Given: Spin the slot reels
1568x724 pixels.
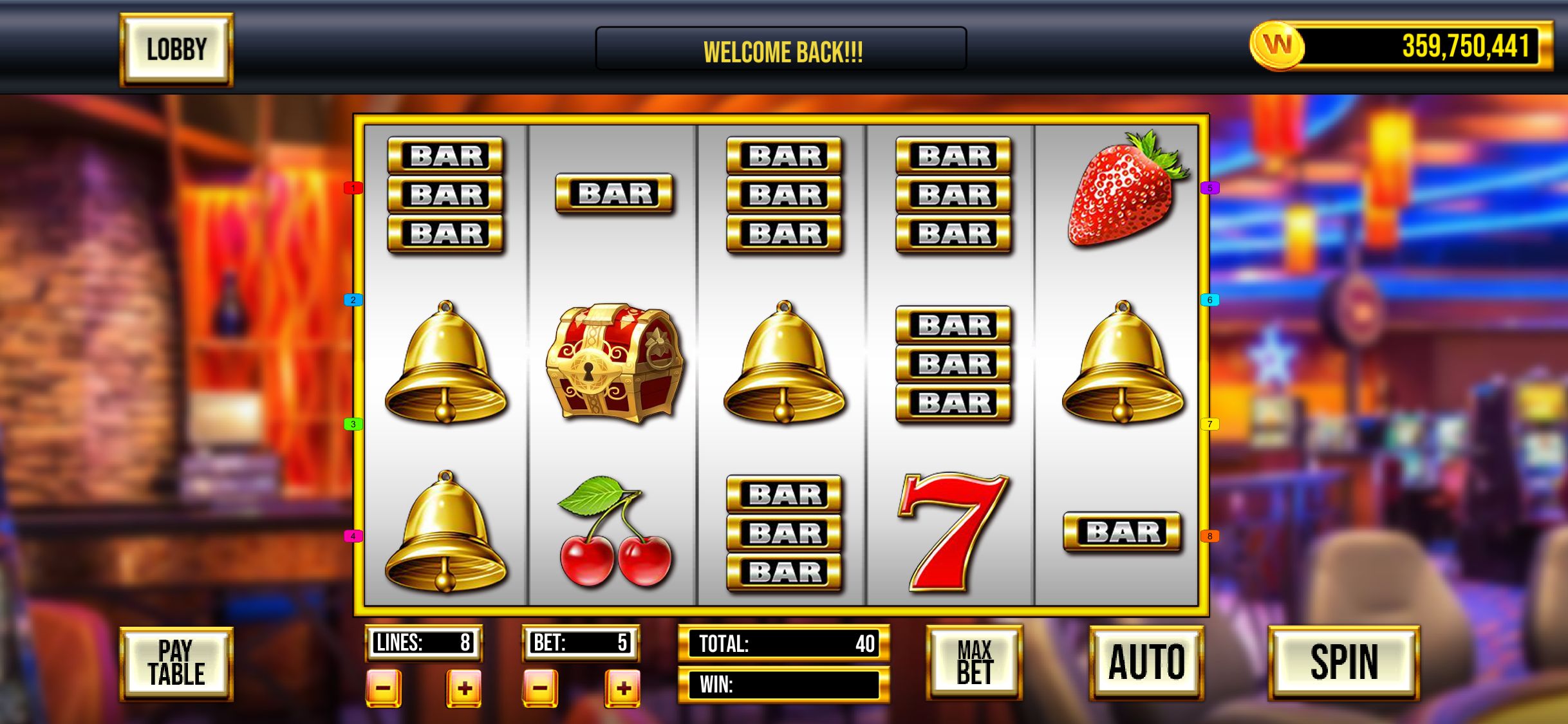Looking at the screenshot, I should pos(1344,664).
